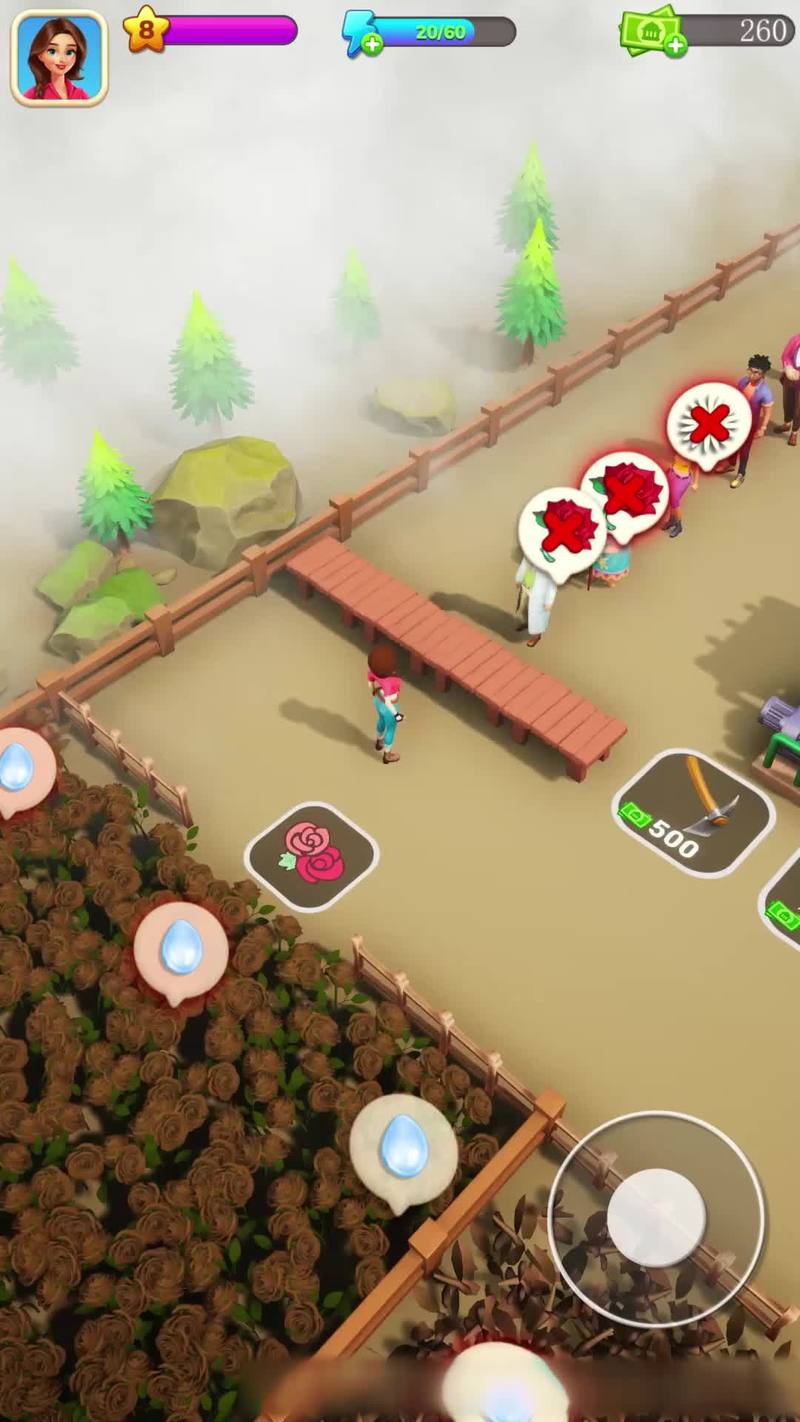Select the rose planting tile
This screenshot has width=800, height=1422.
(x=312, y=855)
